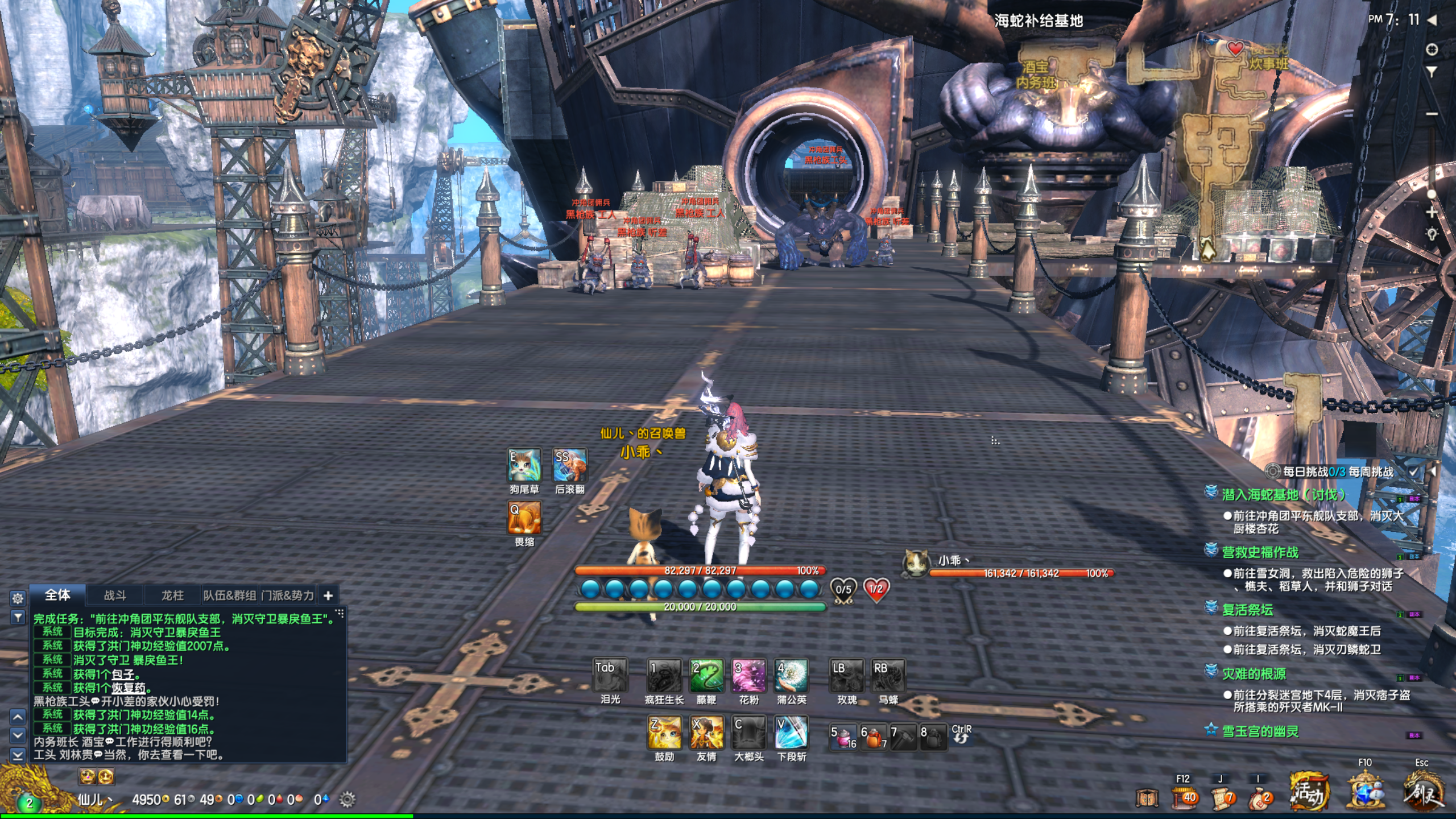The width and height of the screenshot is (1456, 819).
Task: Jump chat log to the latest message
Action: [x=18, y=755]
